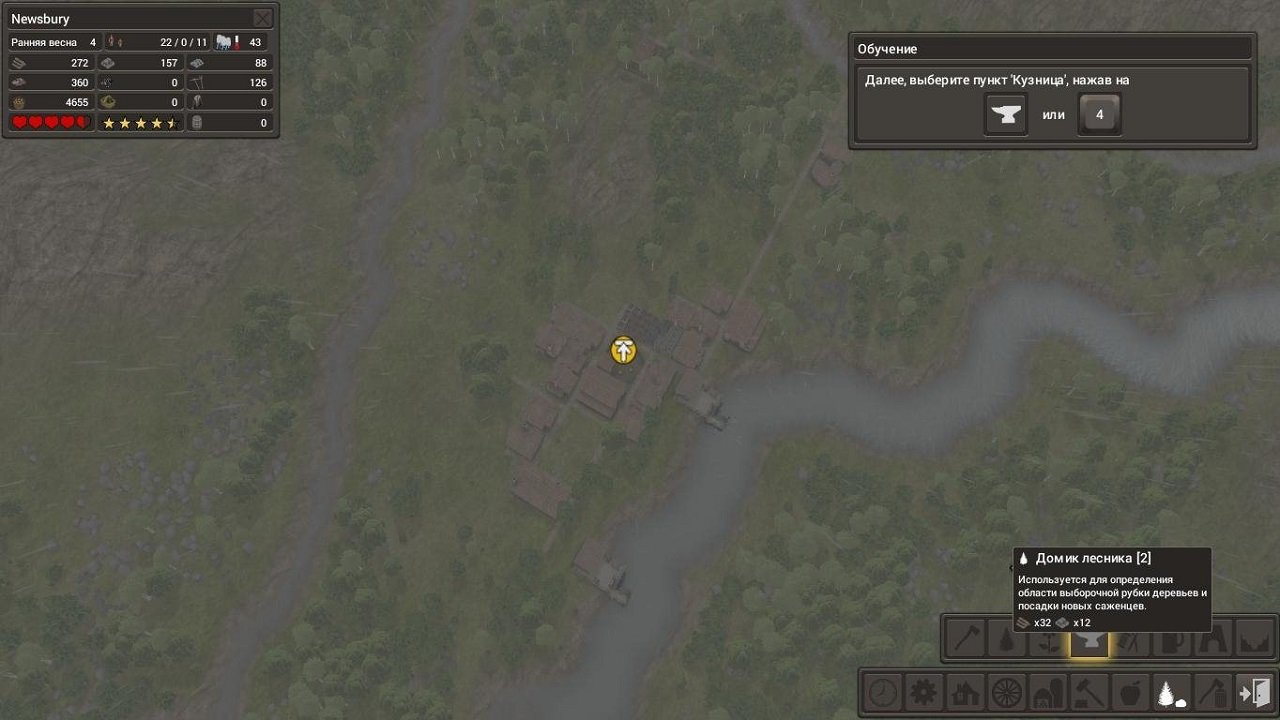Select the yellow pickaxe marker on the village

tap(622, 350)
